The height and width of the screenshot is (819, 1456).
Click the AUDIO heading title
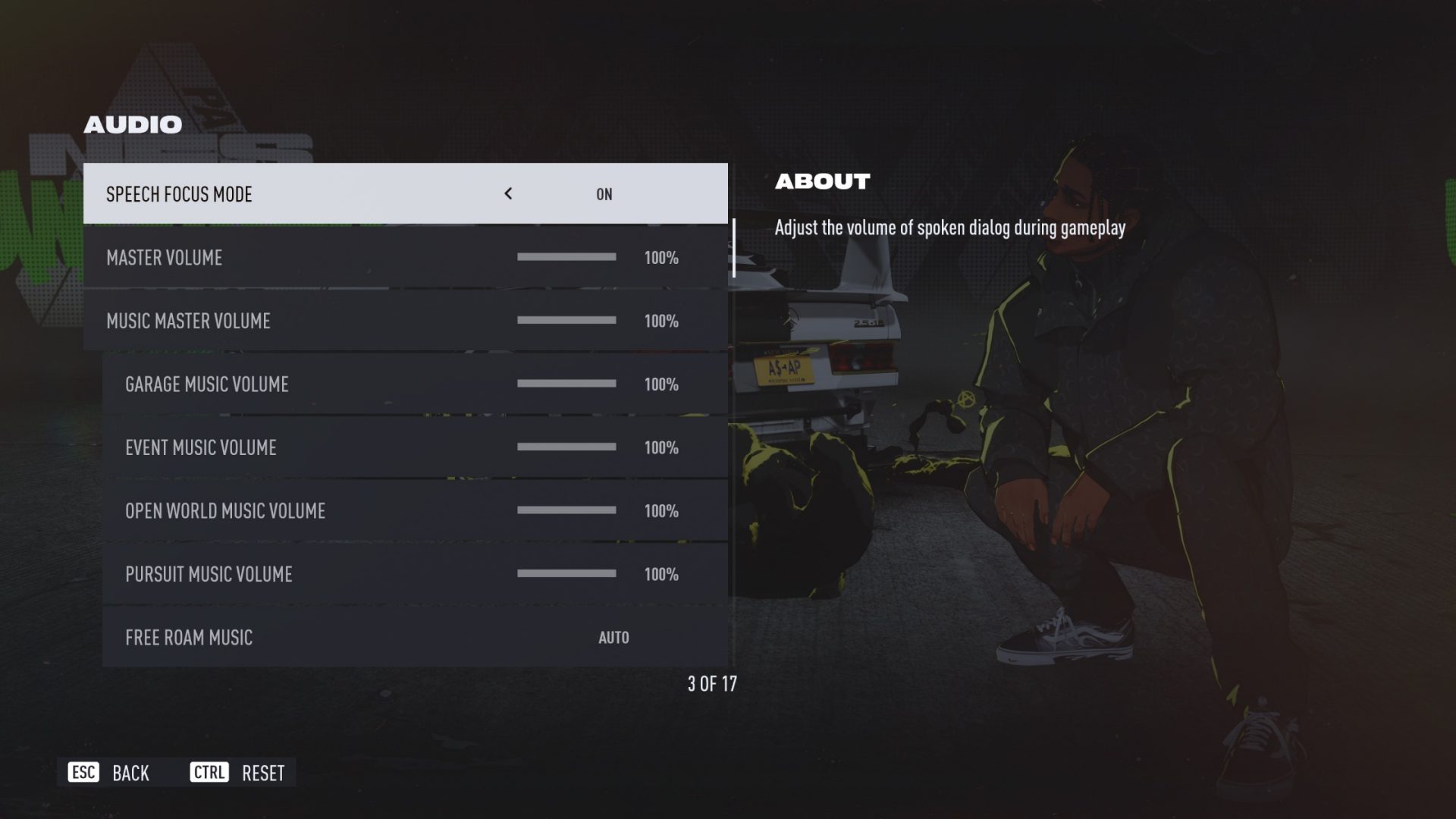[133, 124]
